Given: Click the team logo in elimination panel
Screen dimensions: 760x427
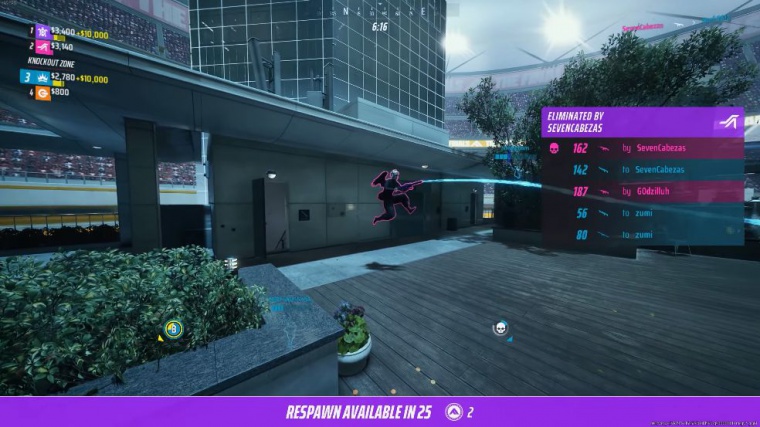Looking at the screenshot, I should [x=727, y=122].
